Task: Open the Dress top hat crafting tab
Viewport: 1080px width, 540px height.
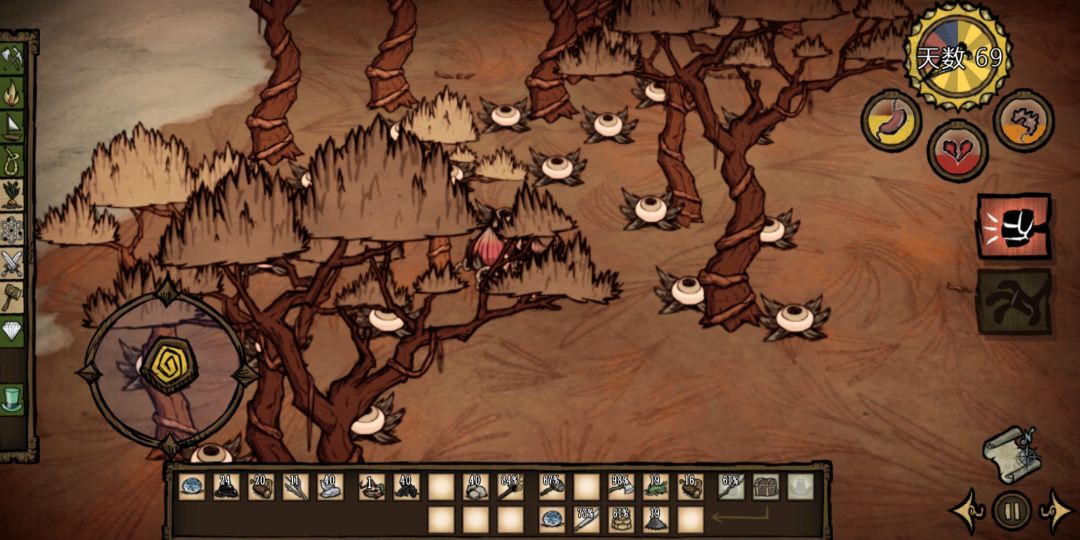Action: 13,398
